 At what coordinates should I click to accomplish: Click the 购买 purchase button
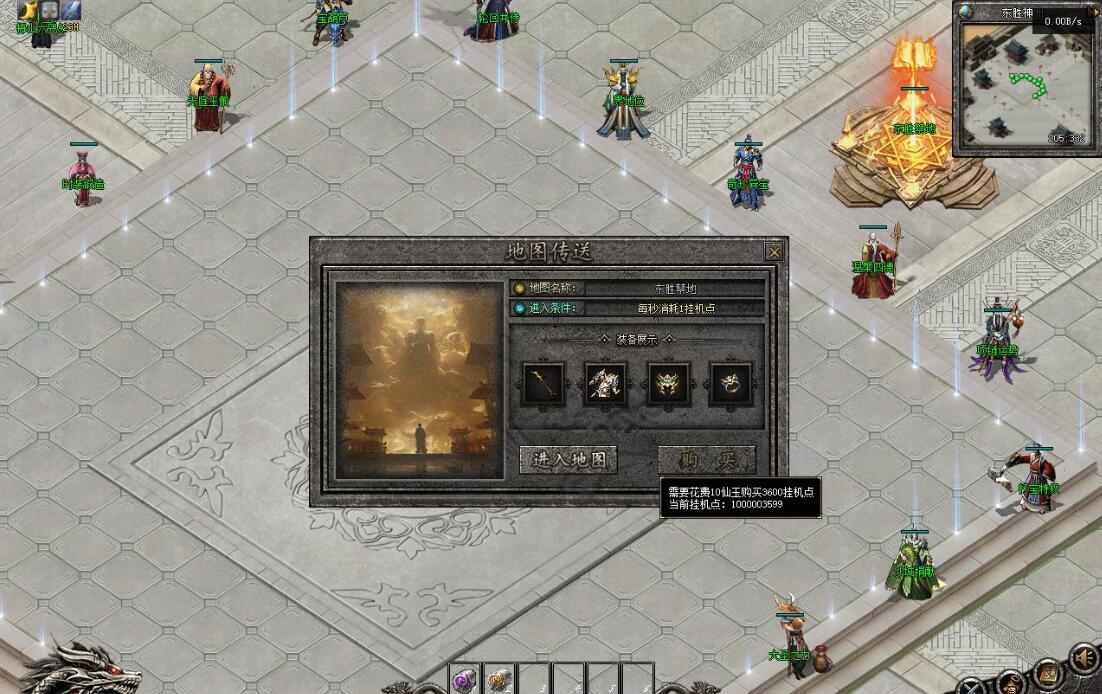pos(706,460)
